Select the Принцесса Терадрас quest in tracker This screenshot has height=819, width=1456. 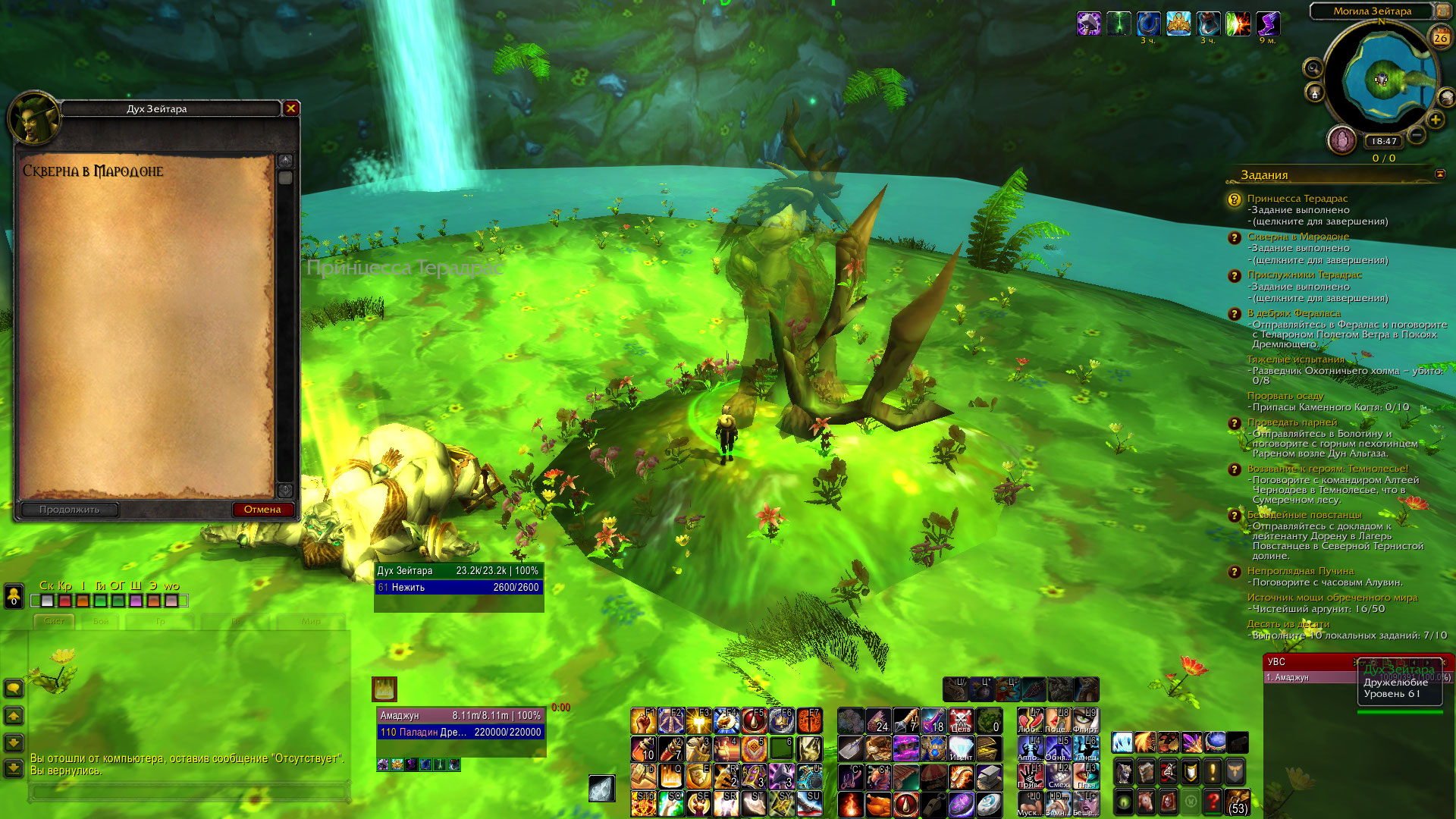(1297, 199)
